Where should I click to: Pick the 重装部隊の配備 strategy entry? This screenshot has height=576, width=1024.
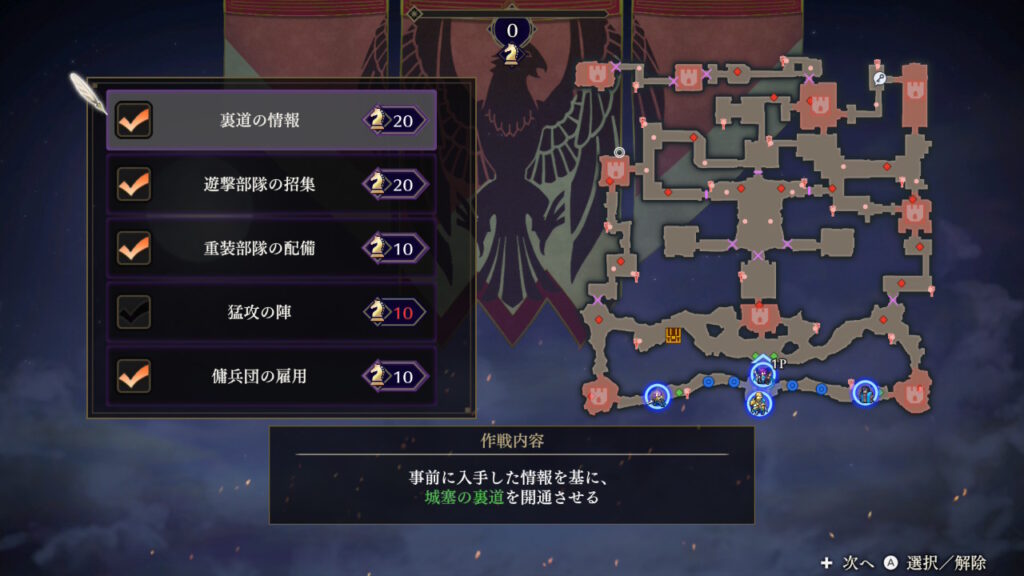click(272, 248)
